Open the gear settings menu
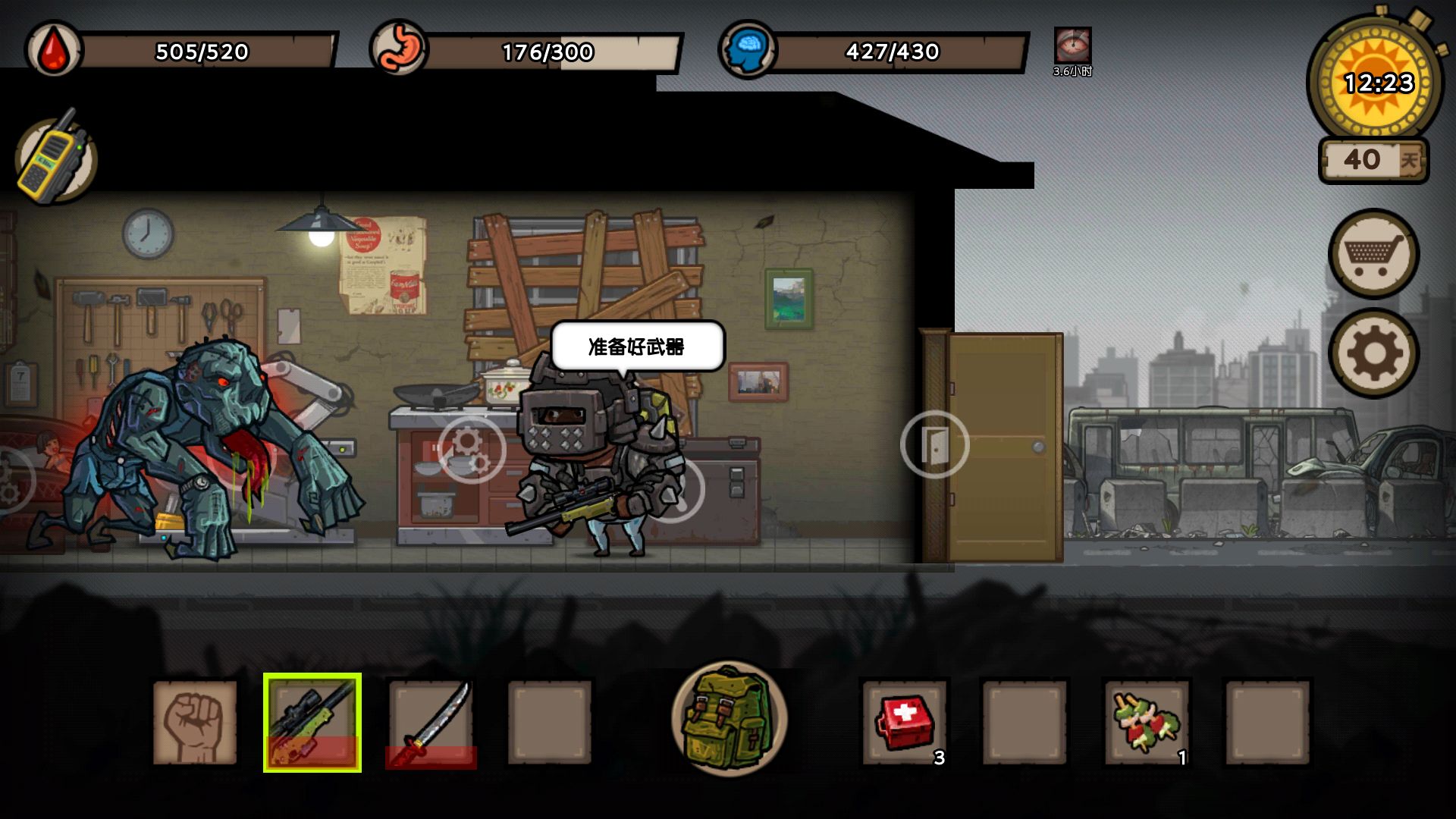The width and height of the screenshot is (1456, 819). (x=1373, y=353)
